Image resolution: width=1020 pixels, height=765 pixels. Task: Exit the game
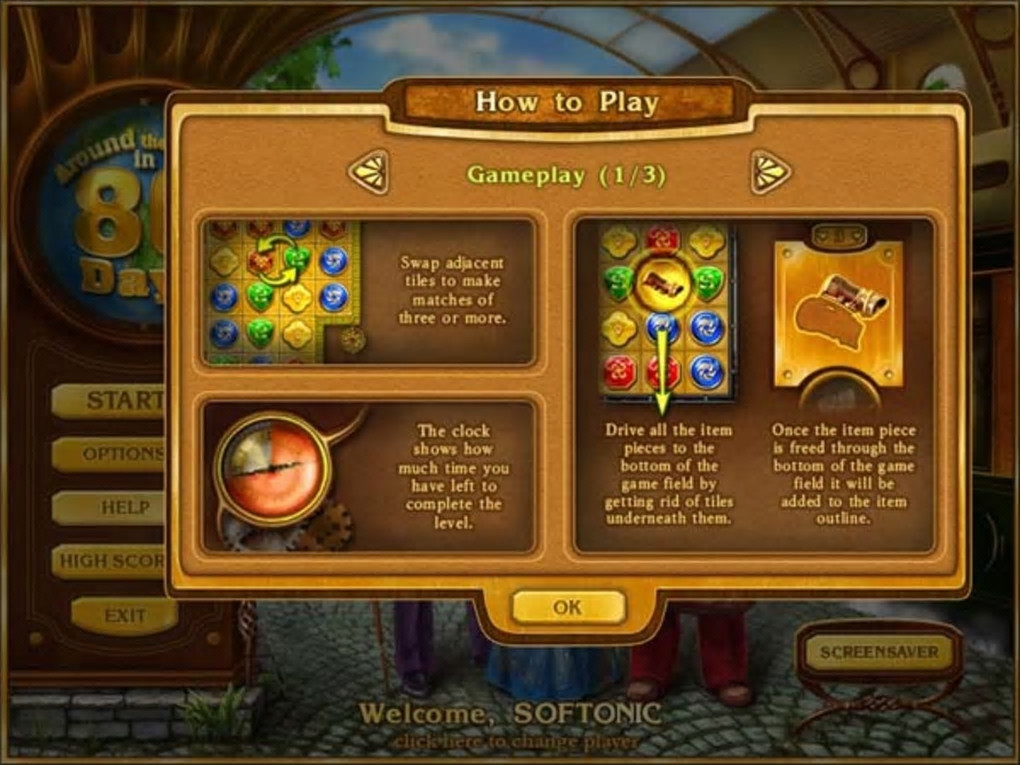[124, 616]
